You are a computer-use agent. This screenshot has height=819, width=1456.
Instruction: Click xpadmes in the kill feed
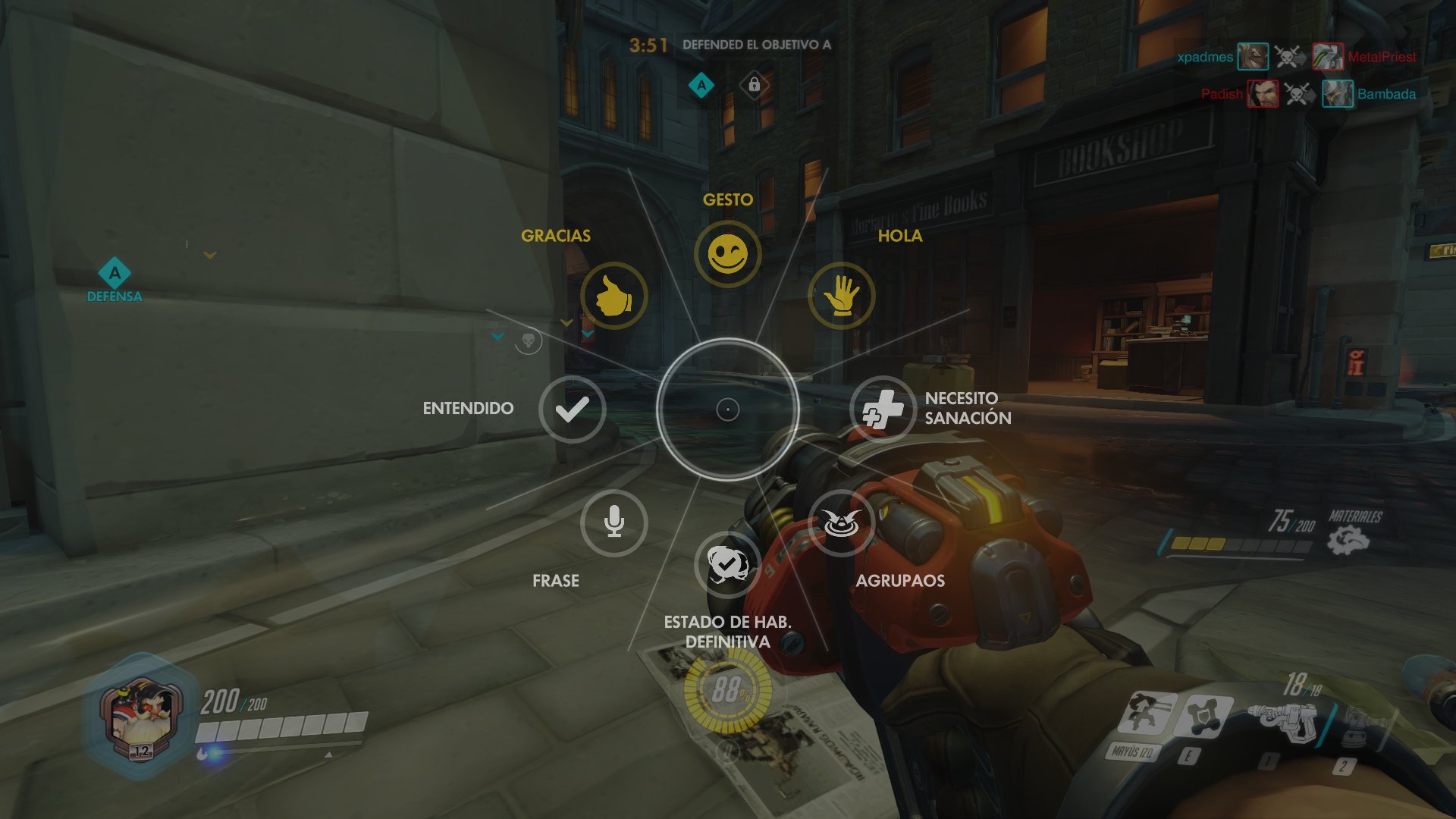[x=1204, y=56]
